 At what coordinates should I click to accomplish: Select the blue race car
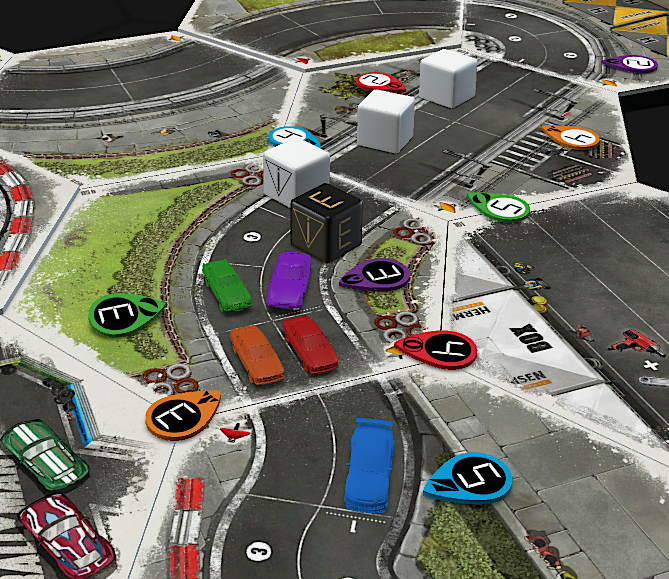pyautogui.click(x=370, y=466)
